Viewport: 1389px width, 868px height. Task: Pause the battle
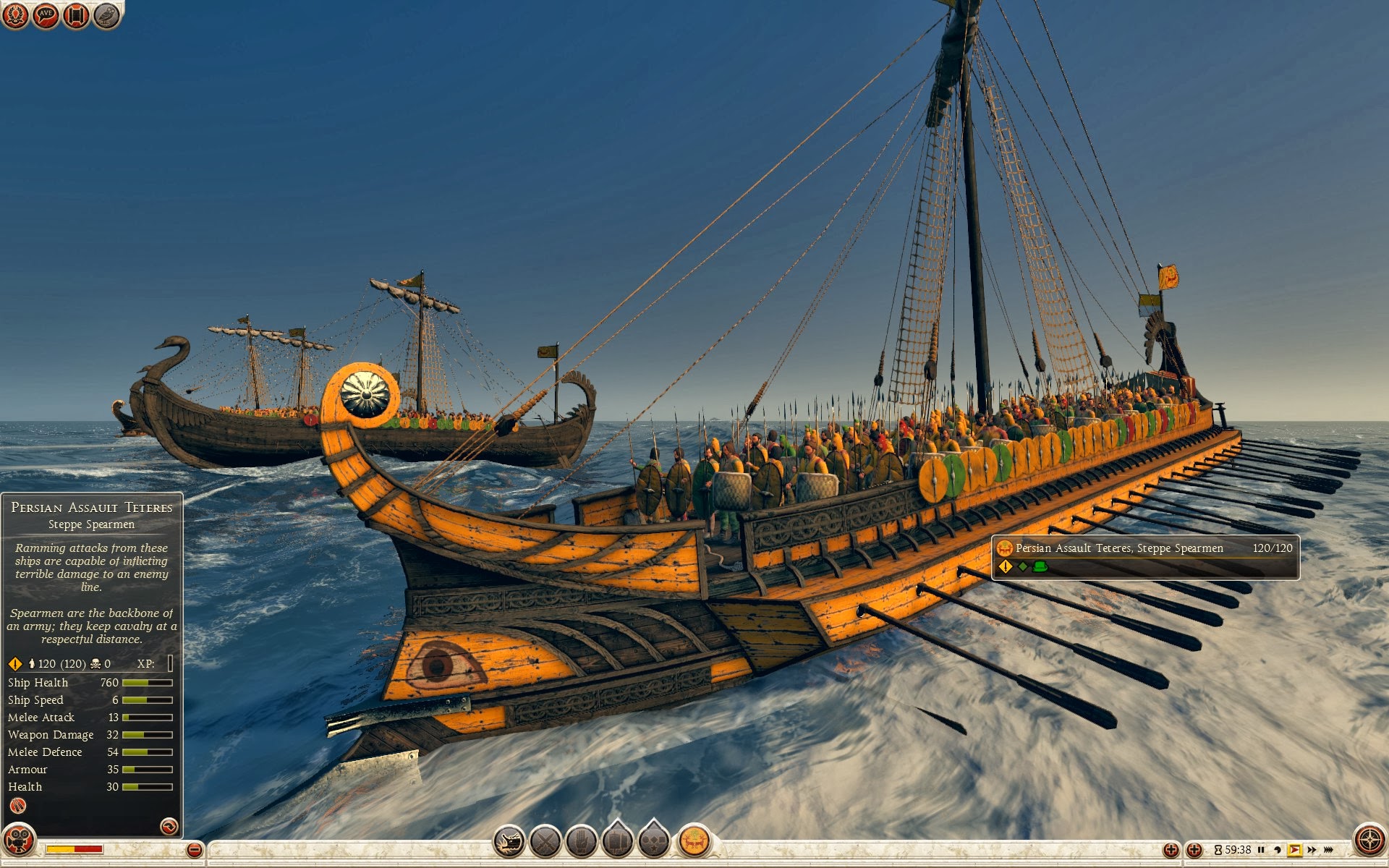[1261, 850]
